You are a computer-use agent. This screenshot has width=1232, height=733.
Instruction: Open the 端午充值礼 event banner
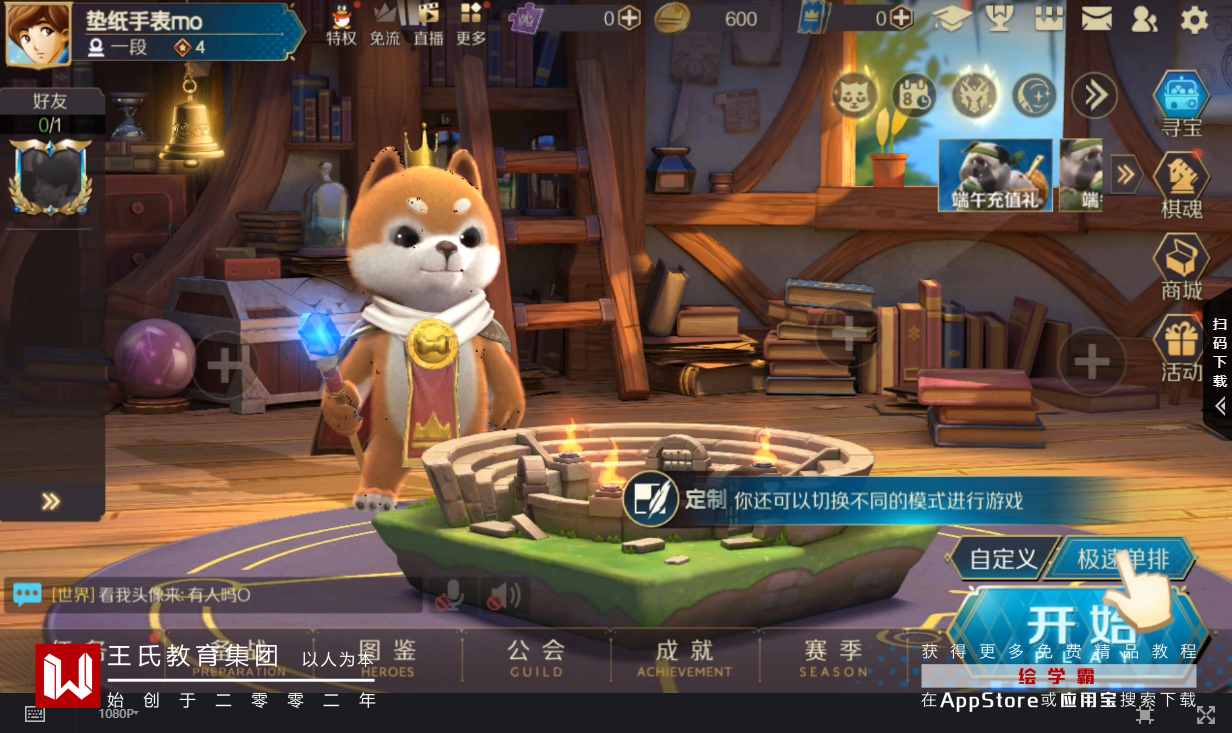[x=995, y=175]
